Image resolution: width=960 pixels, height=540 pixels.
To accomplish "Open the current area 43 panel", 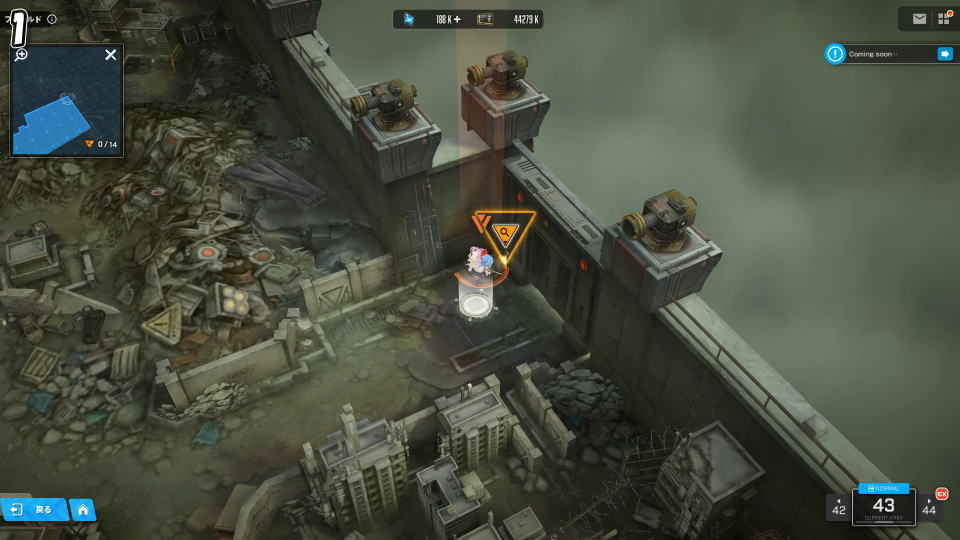I will tap(884, 507).
